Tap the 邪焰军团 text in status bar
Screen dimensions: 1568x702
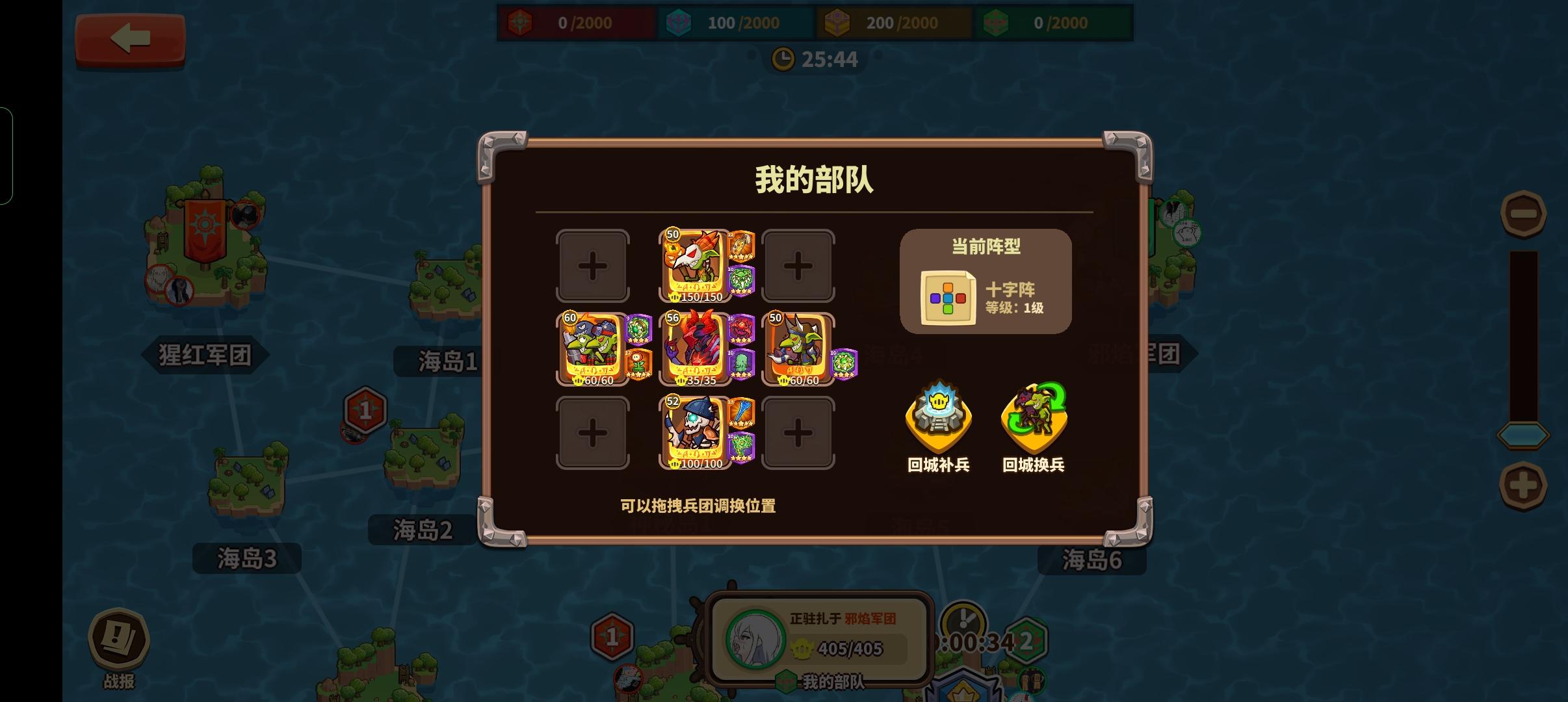pos(869,618)
